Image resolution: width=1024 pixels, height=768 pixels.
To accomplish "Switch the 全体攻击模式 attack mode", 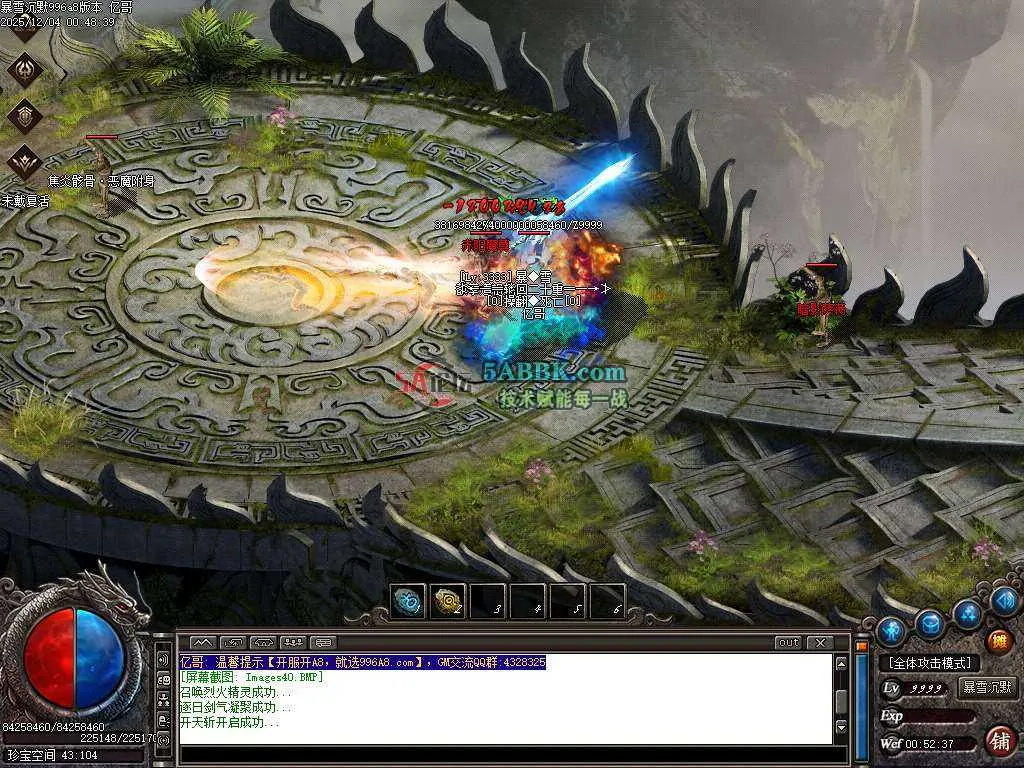I will (929, 663).
